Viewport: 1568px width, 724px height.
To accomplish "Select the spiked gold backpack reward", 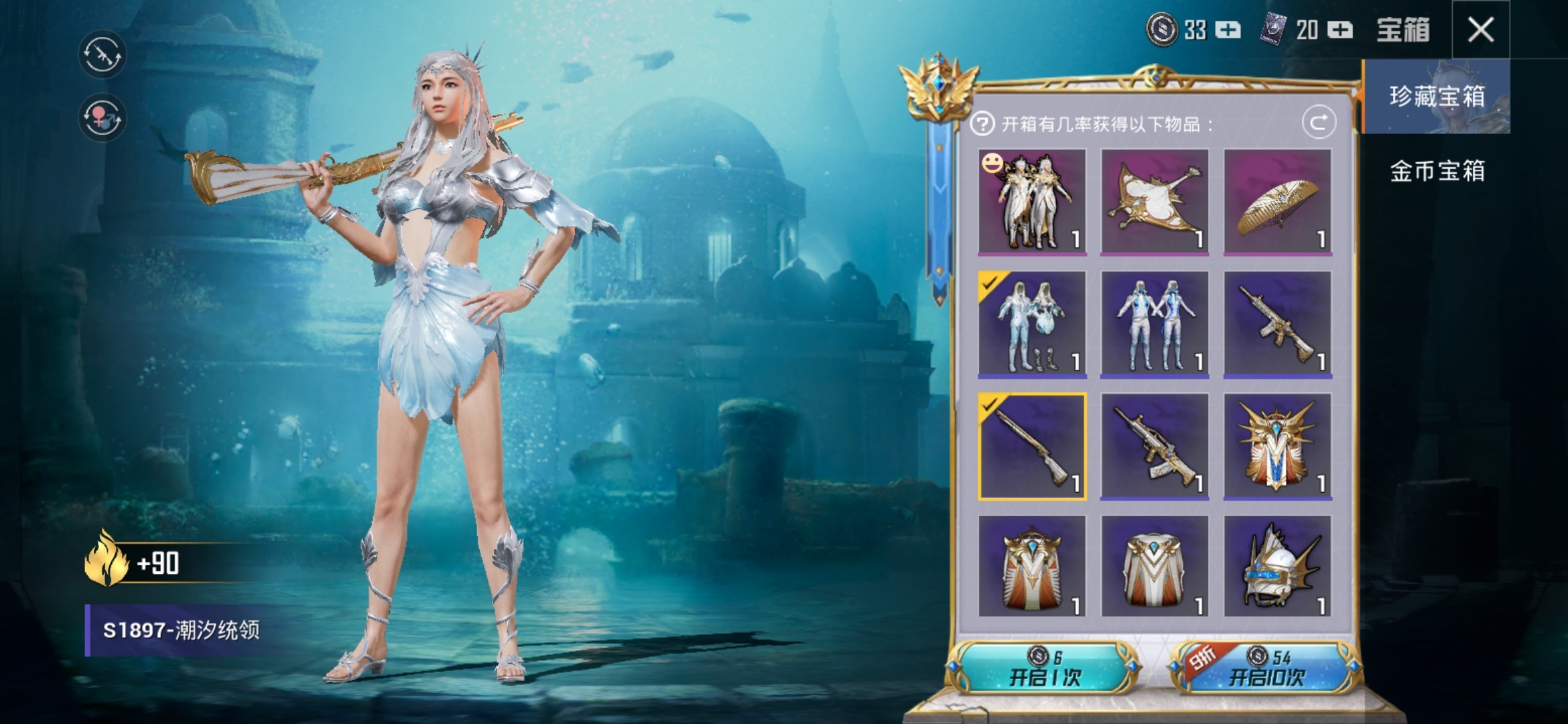I will point(1277,446).
